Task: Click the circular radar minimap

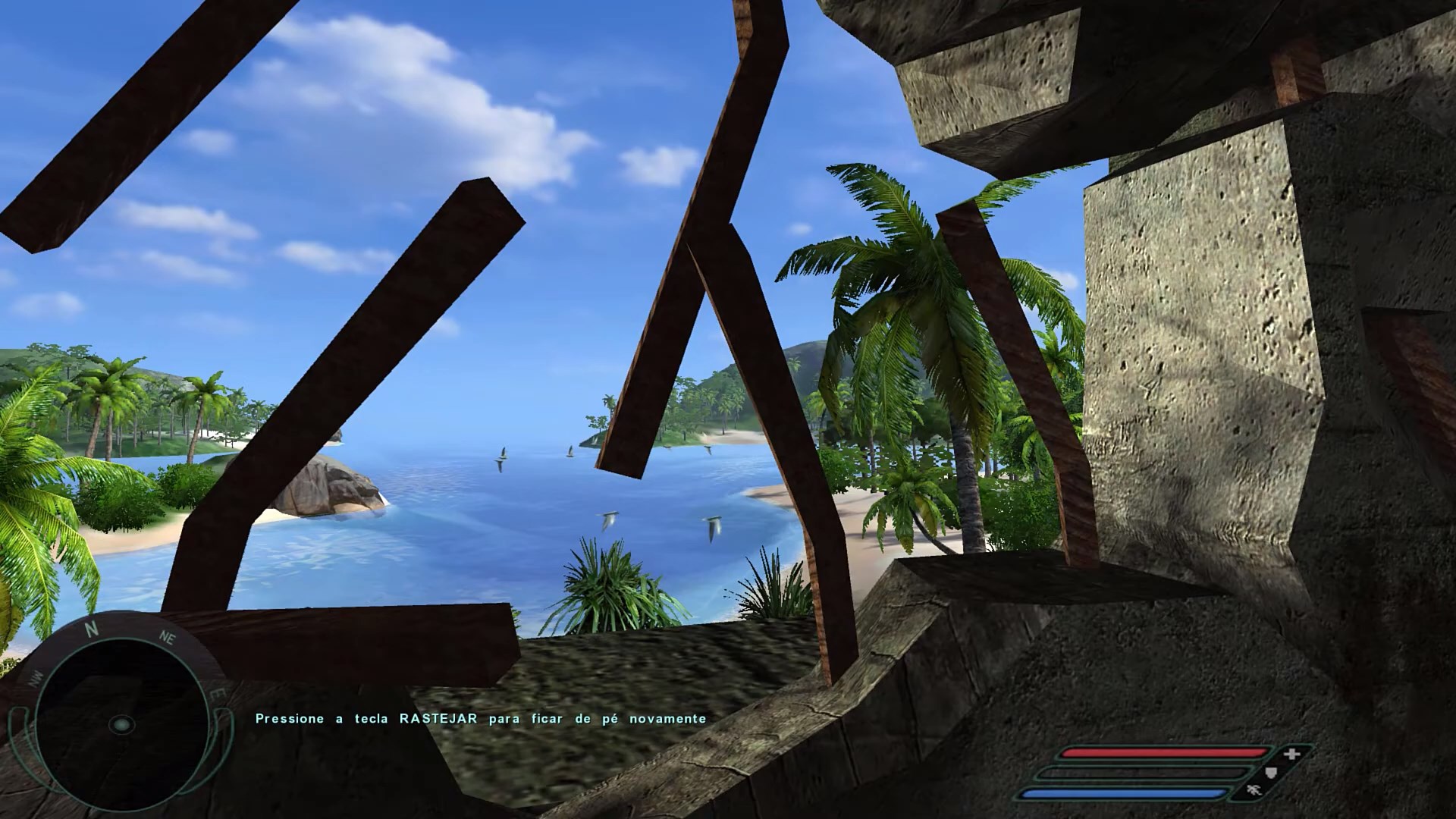Action: (x=120, y=724)
